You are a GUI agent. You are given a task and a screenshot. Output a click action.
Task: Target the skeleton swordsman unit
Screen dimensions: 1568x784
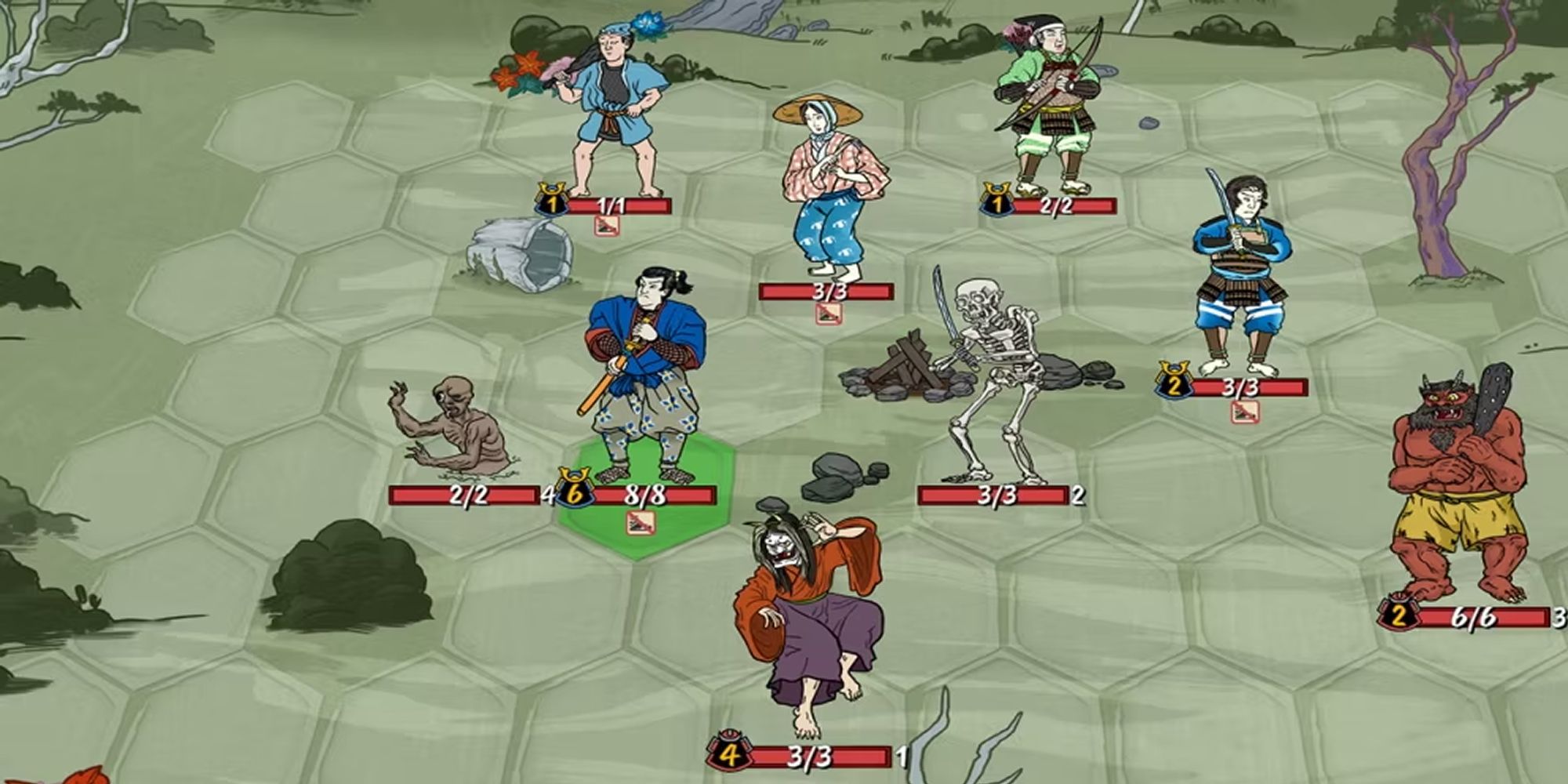(992, 376)
